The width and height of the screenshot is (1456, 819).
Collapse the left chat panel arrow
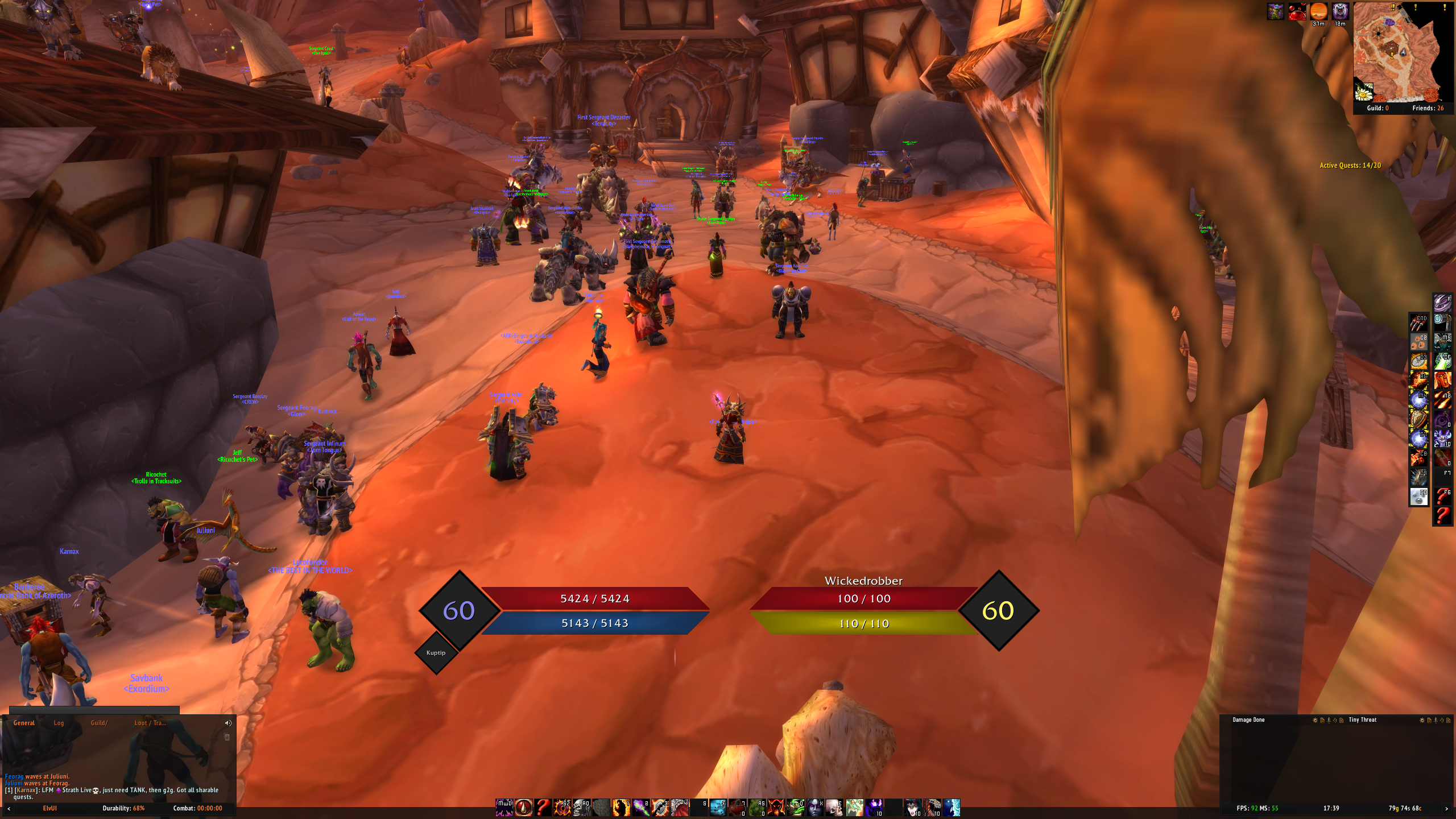[8, 808]
